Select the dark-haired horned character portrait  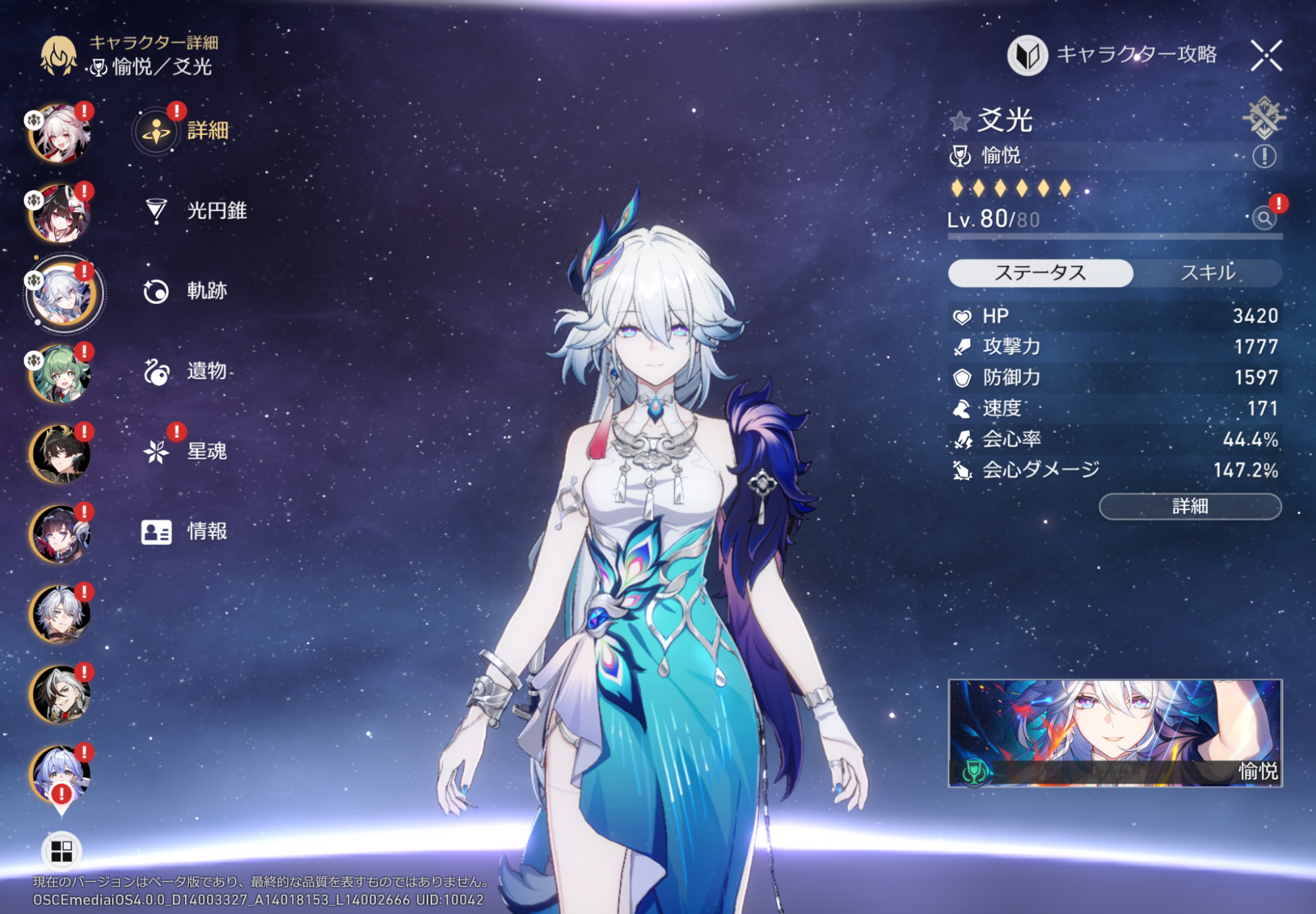(60, 454)
